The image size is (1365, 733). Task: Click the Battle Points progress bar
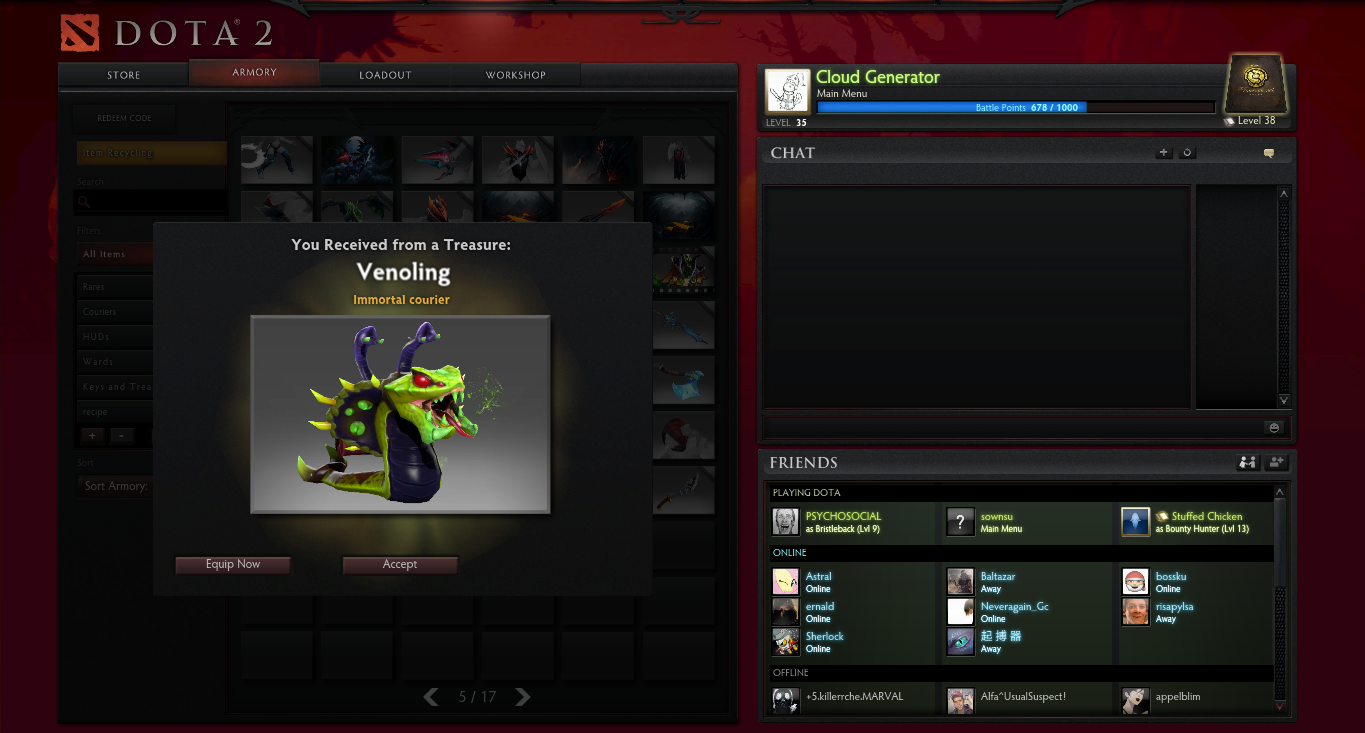(x=1014, y=107)
